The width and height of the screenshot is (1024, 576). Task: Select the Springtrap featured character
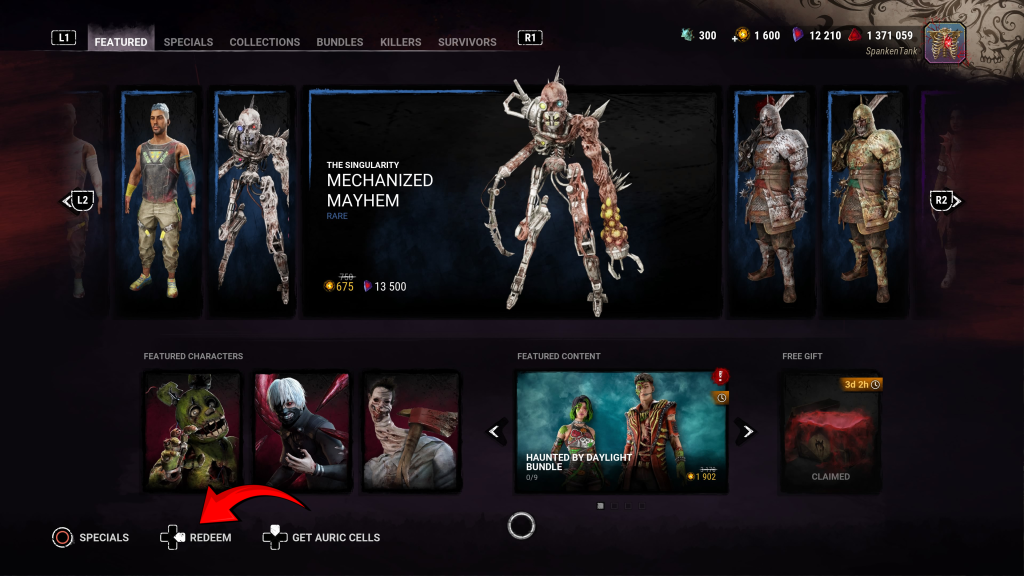point(193,431)
